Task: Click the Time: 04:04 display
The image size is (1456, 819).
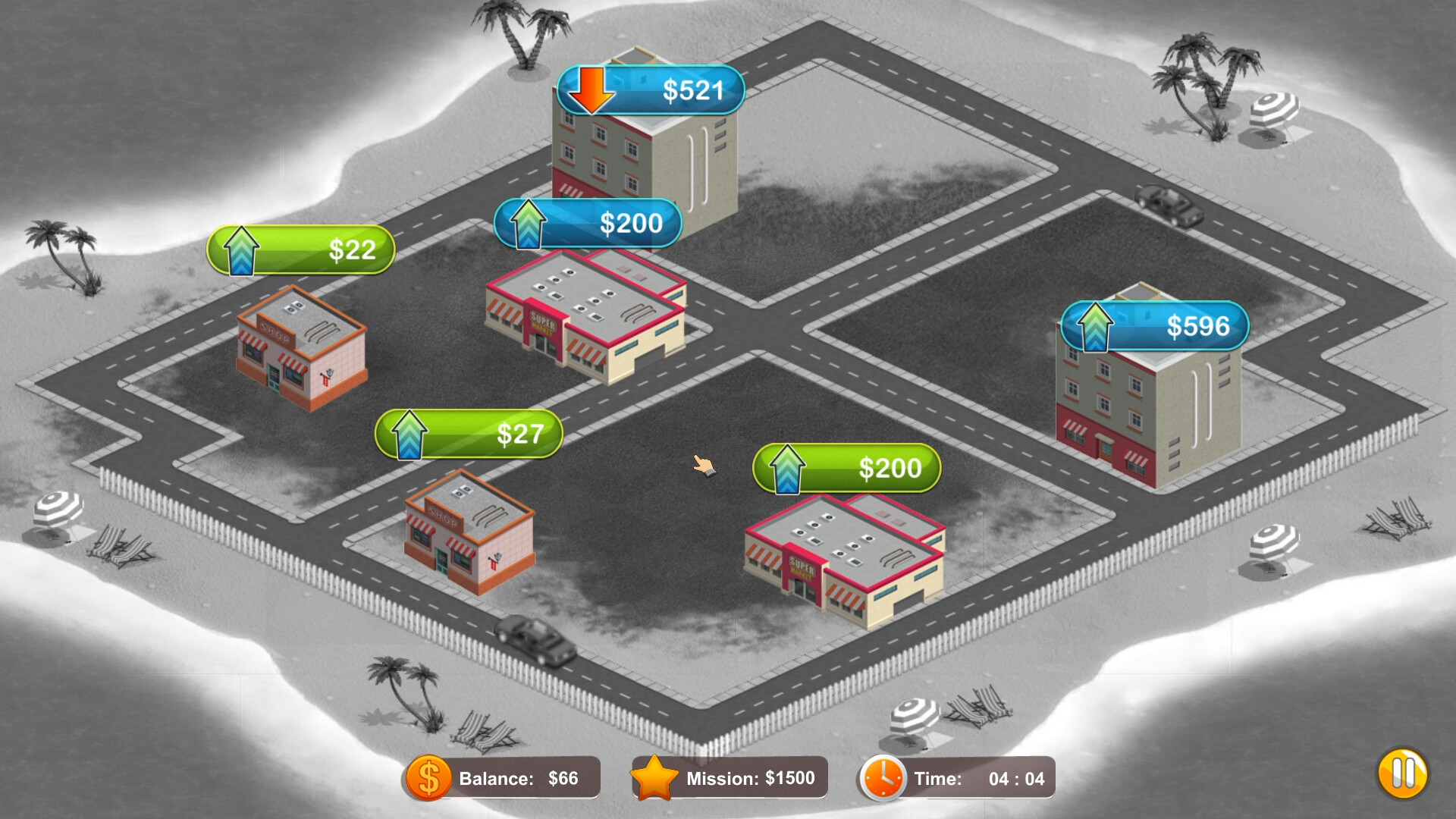Action: 978,777
